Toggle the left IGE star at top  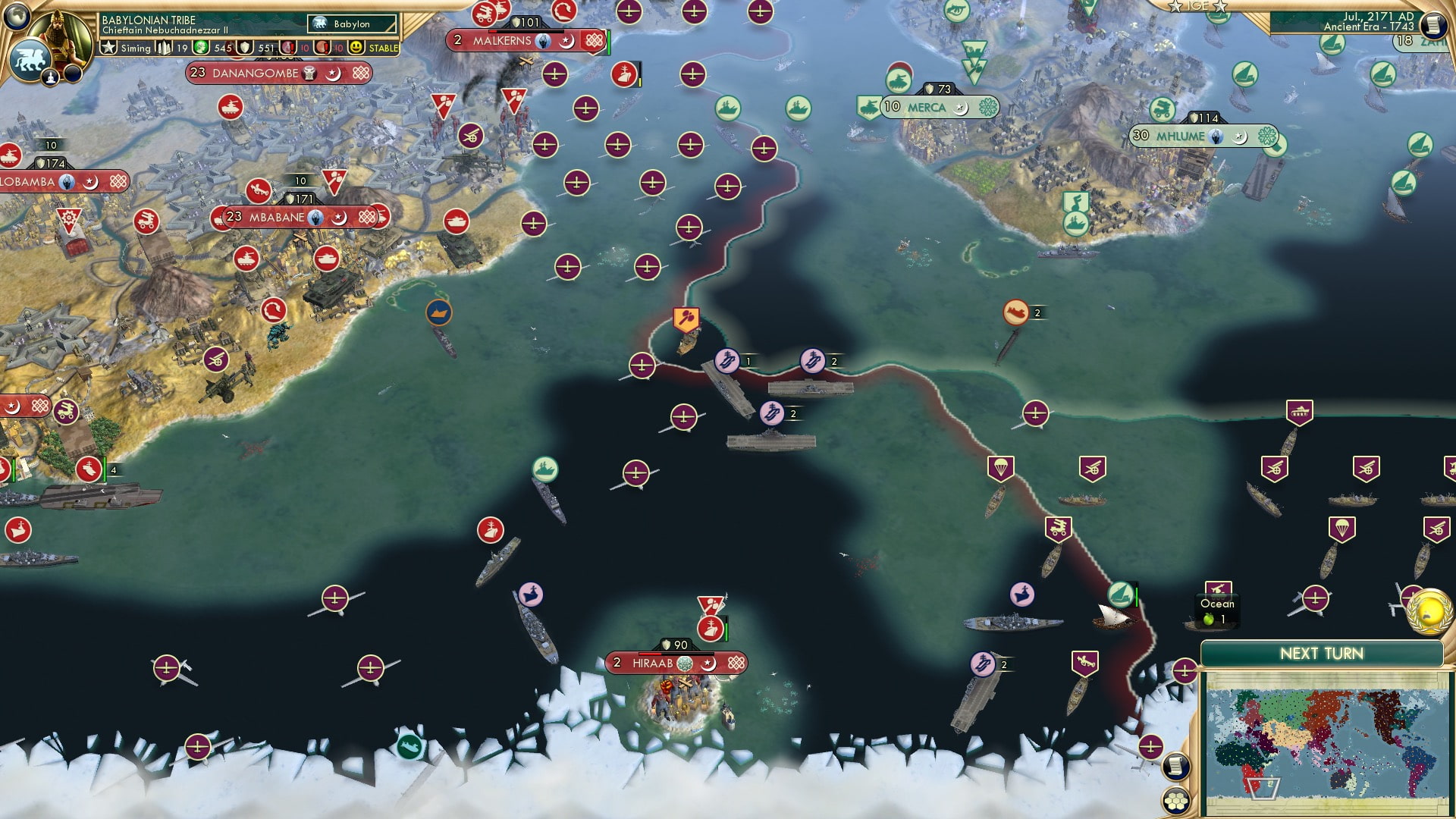(x=1174, y=7)
